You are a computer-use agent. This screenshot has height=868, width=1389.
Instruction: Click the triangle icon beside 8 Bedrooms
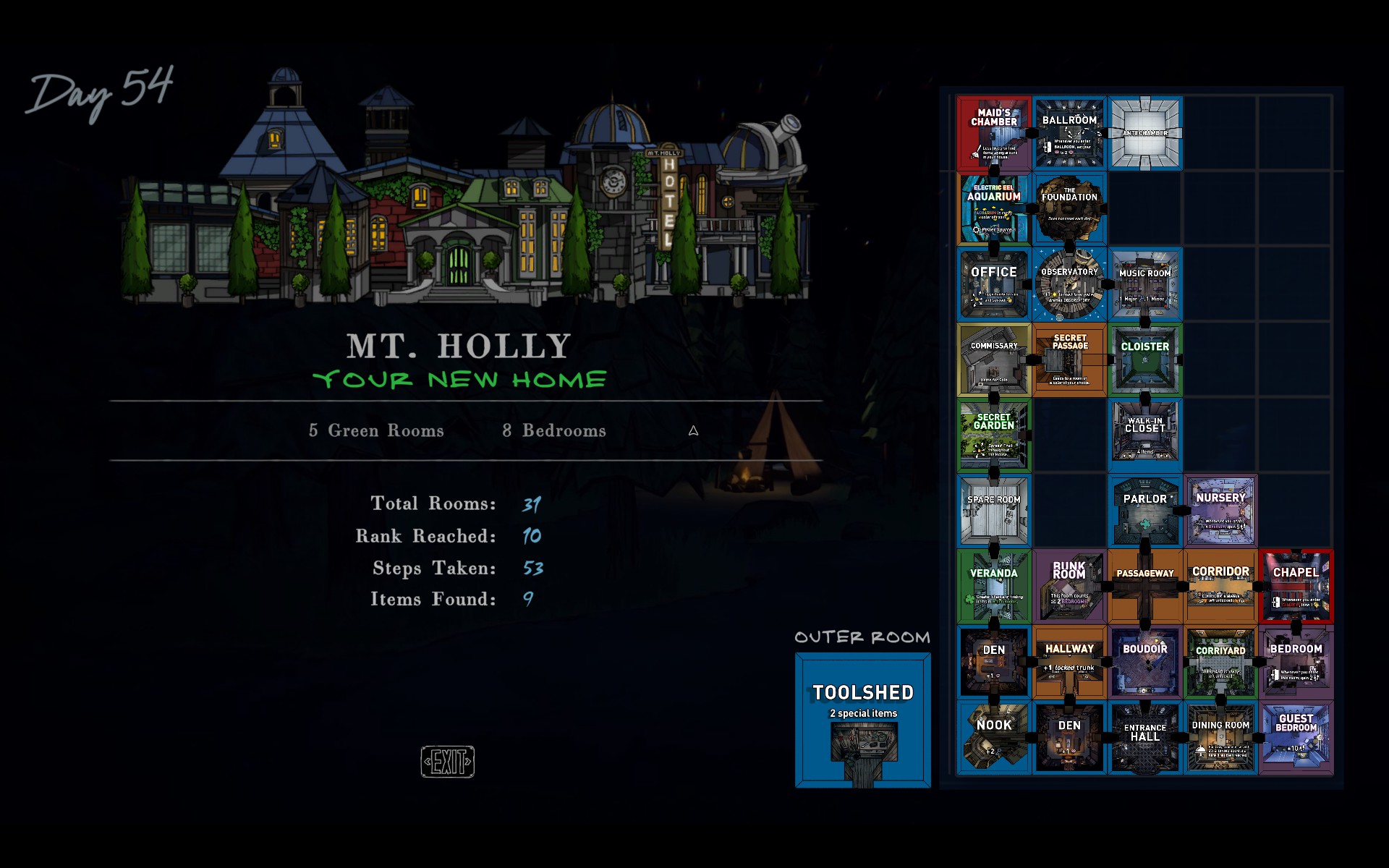point(693,431)
